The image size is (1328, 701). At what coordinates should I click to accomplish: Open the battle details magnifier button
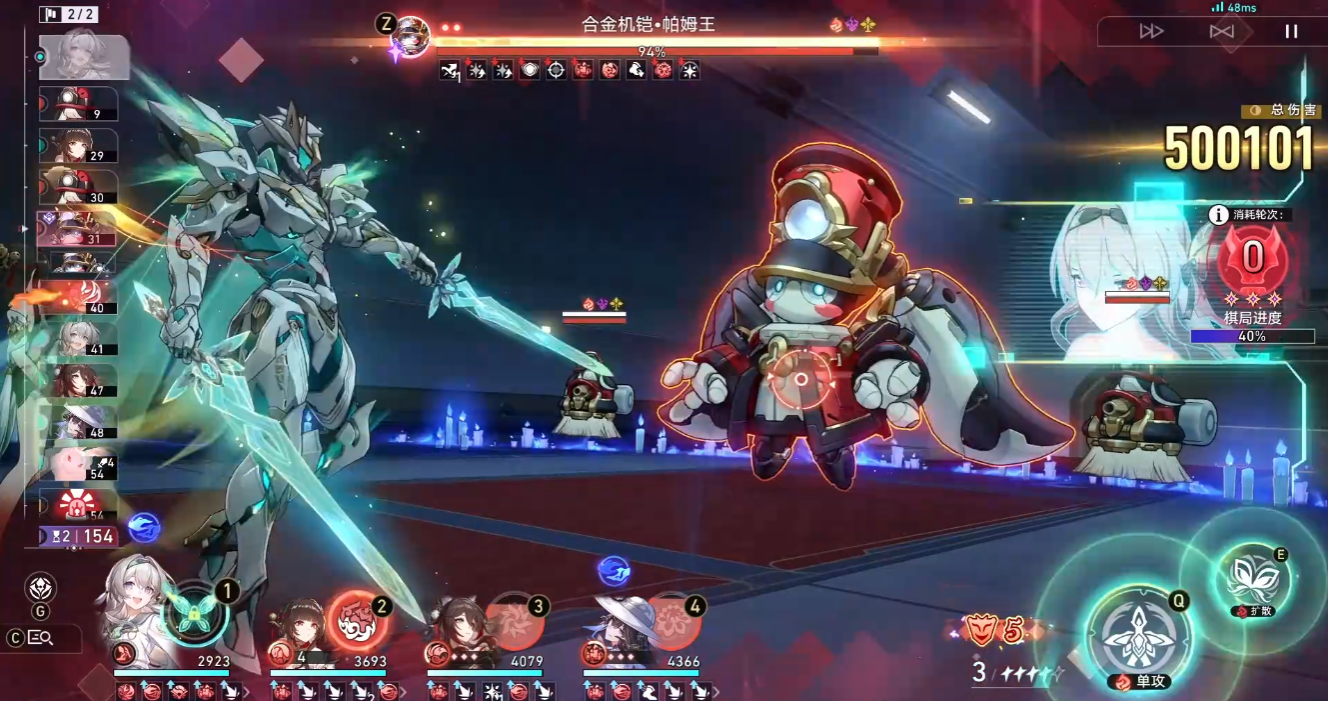coord(41,638)
